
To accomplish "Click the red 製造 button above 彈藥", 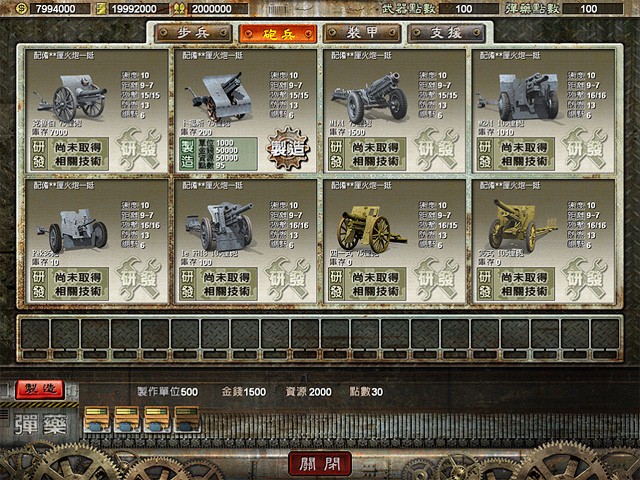I will tap(43, 387).
